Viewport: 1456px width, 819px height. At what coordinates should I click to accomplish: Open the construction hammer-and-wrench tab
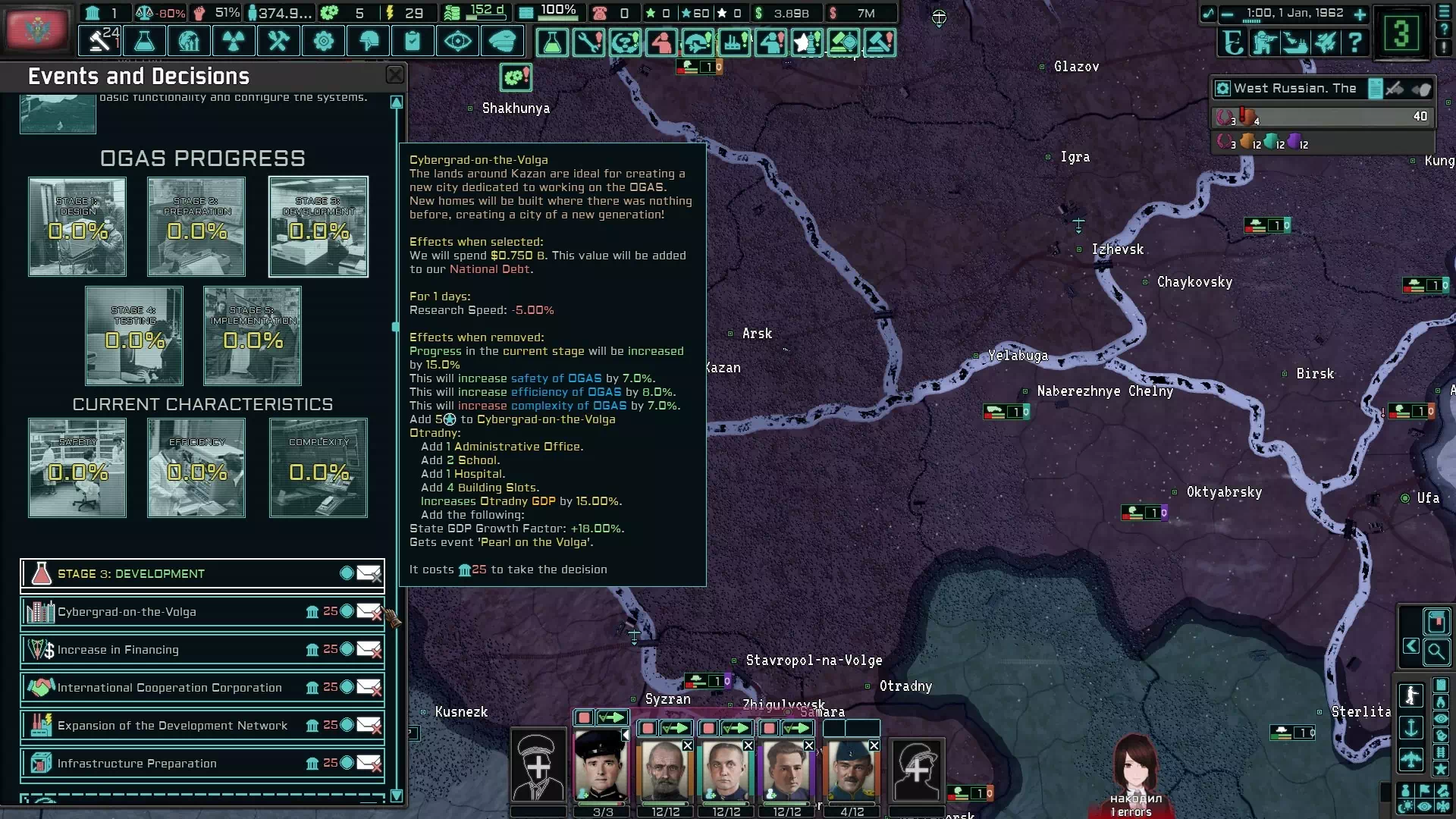pos(278,41)
